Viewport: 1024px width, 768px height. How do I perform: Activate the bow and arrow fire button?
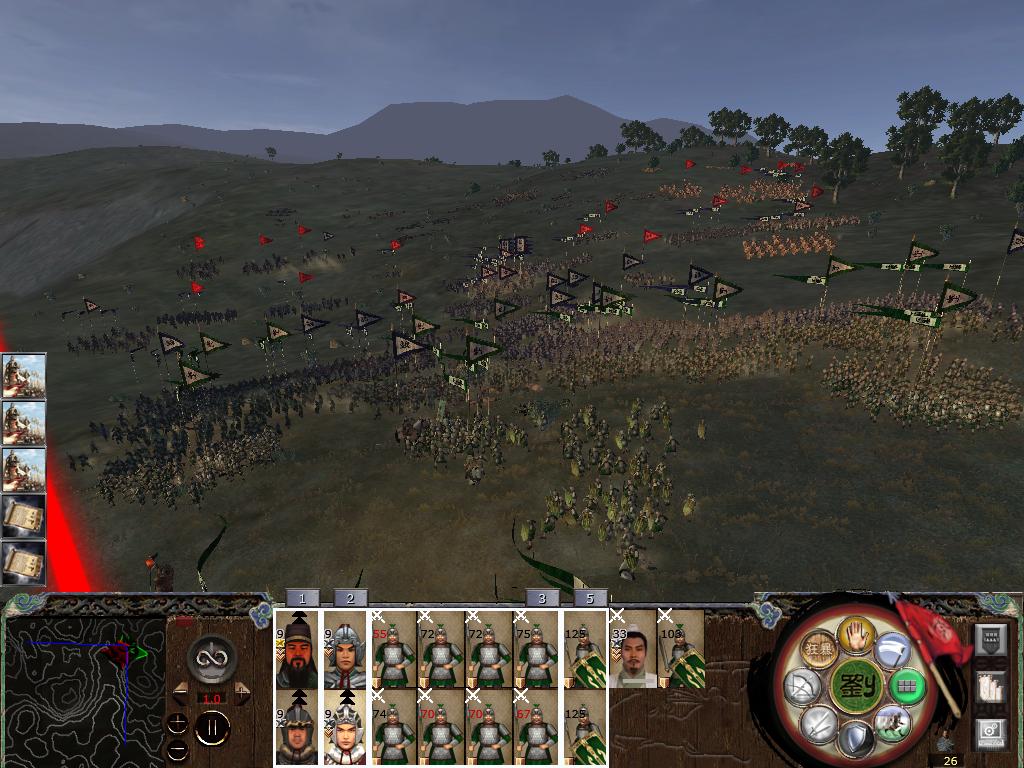[801, 686]
